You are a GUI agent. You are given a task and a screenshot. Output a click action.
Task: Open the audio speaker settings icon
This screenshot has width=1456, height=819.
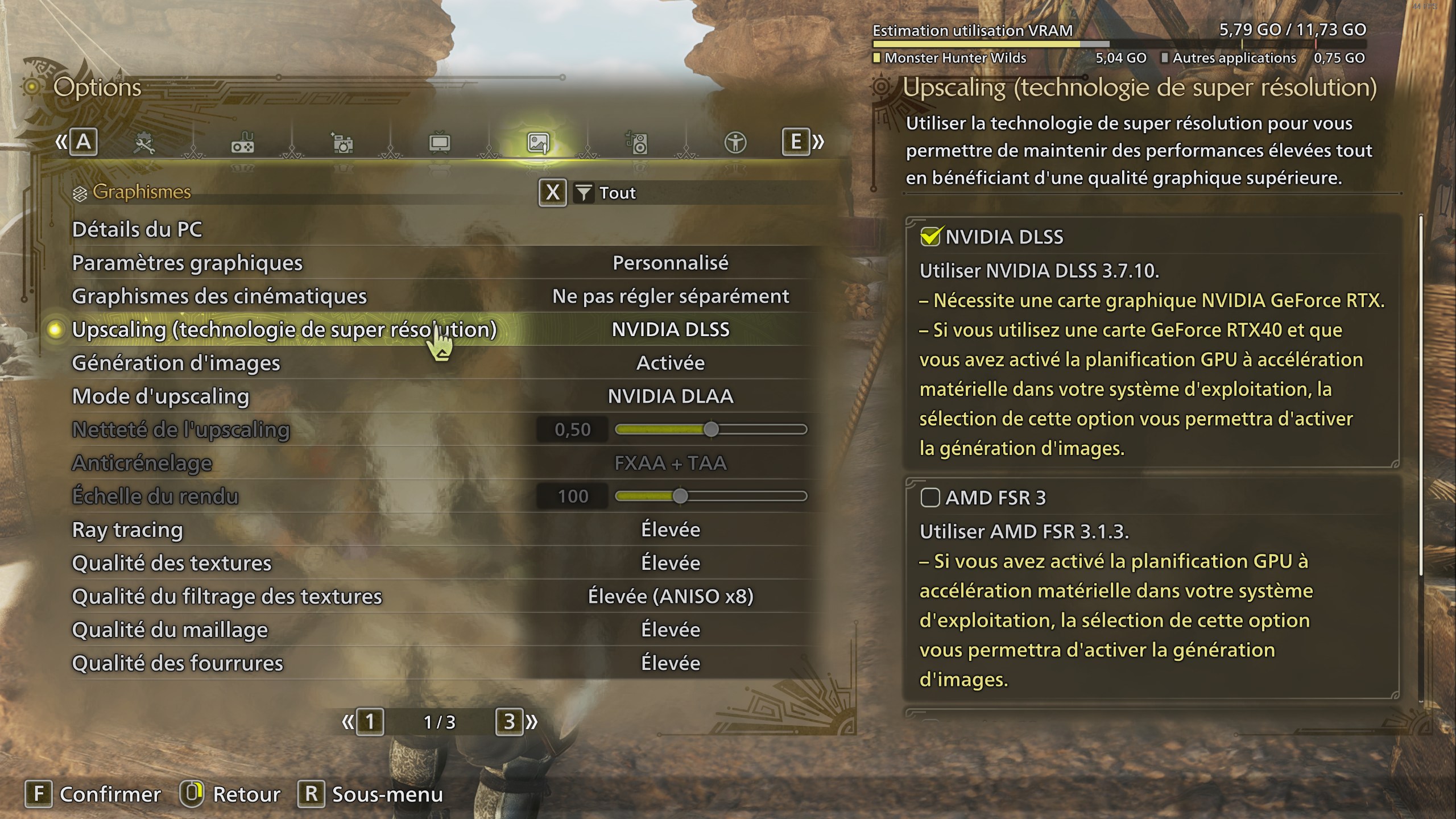click(637, 143)
